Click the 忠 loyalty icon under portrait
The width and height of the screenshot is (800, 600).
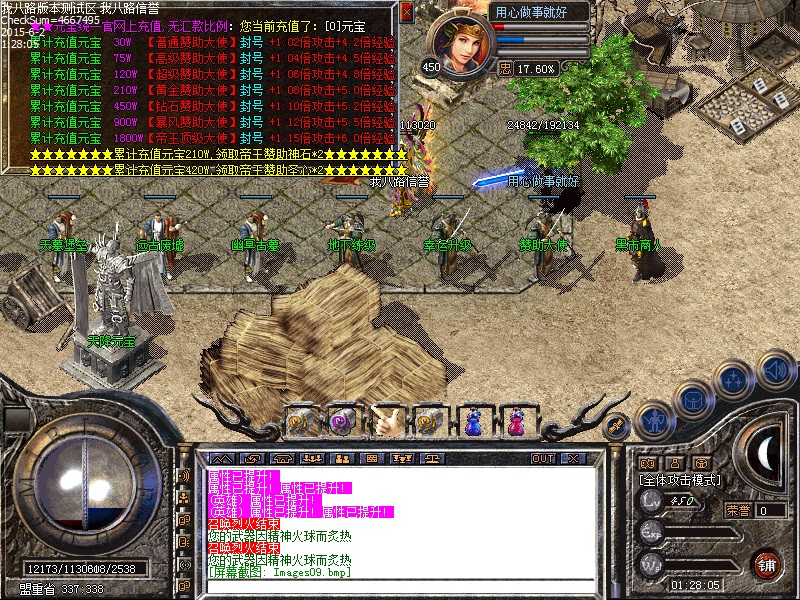[x=505, y=69]
